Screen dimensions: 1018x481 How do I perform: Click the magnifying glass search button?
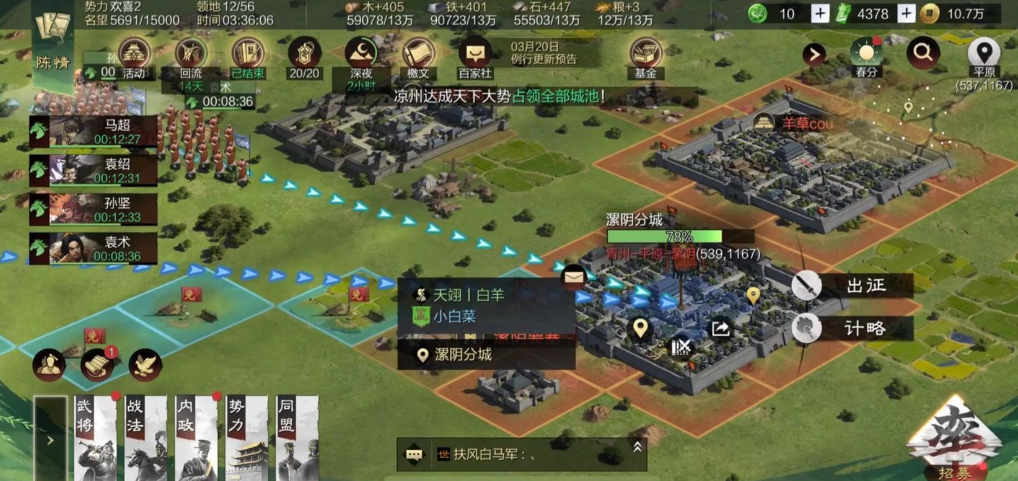click(x=922, y=51)
